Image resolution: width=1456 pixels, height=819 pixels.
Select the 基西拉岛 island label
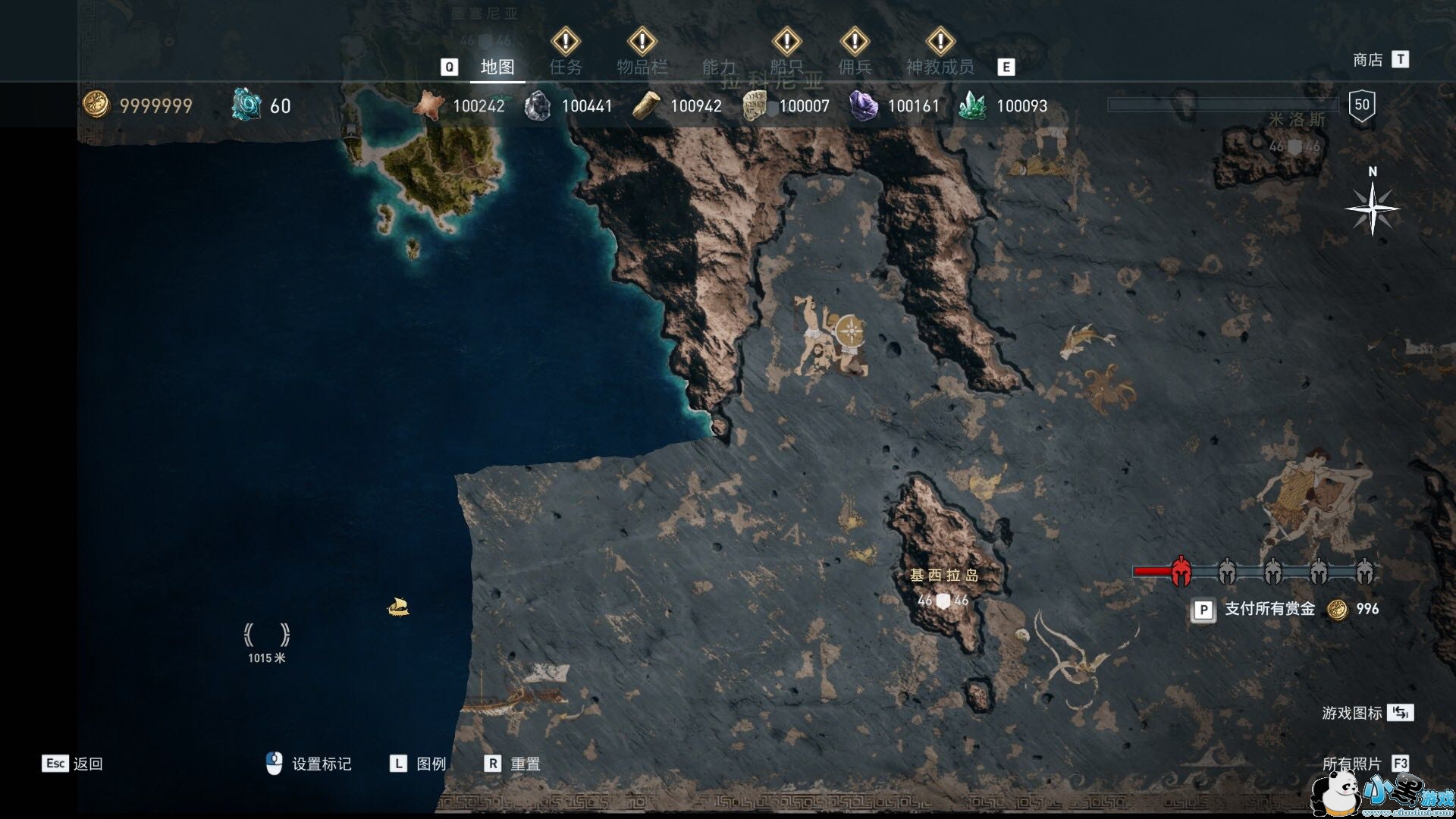944,576
